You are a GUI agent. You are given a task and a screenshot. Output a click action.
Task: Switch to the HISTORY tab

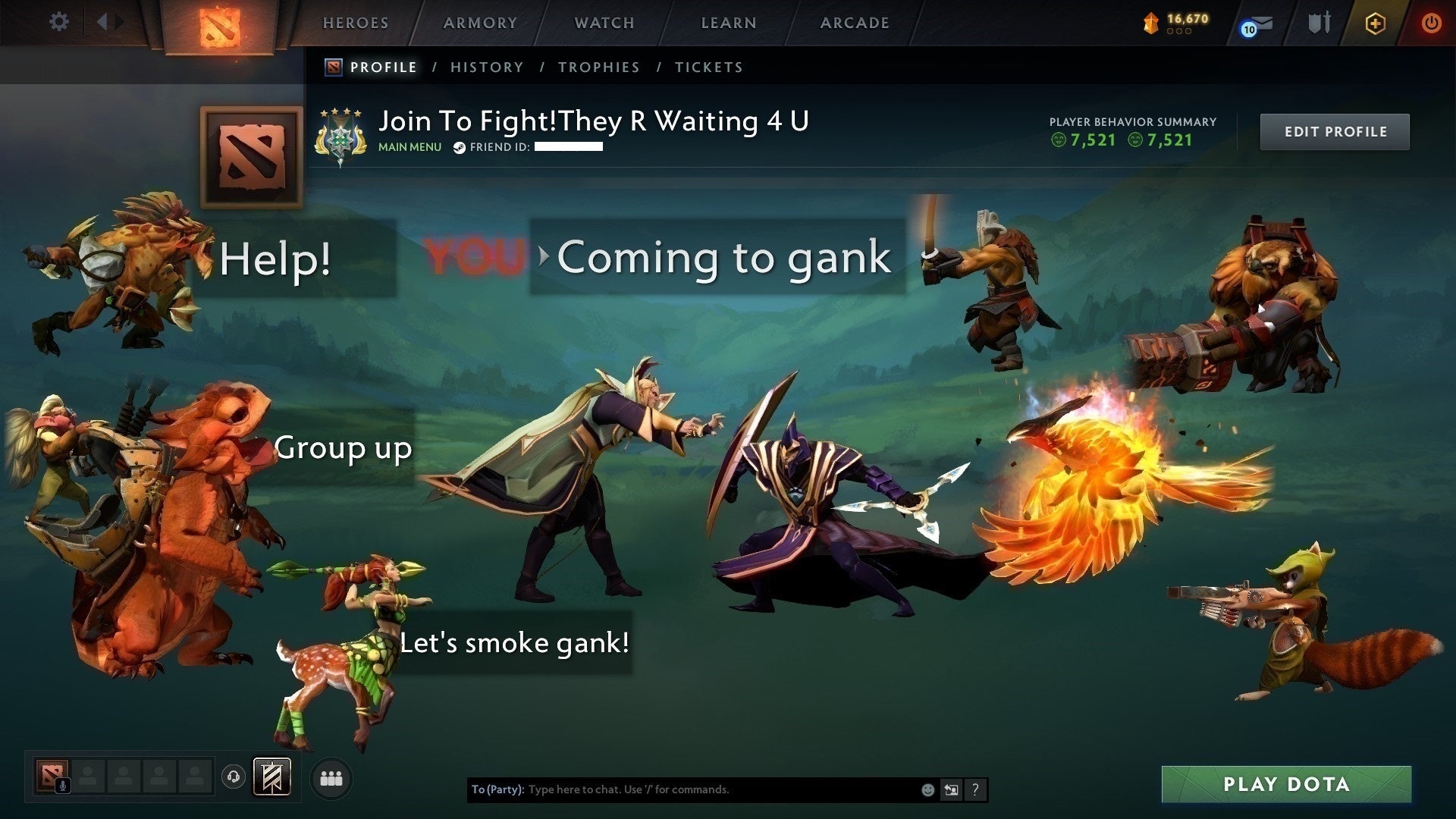(486, 67)
